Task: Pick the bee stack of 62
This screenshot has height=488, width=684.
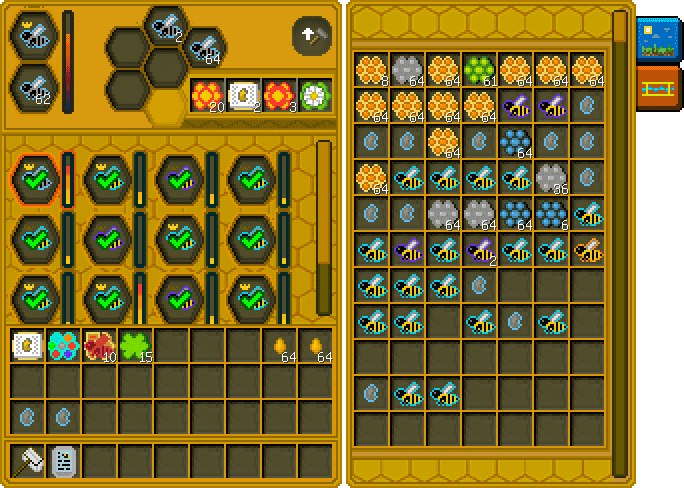Action: point(32,87)
